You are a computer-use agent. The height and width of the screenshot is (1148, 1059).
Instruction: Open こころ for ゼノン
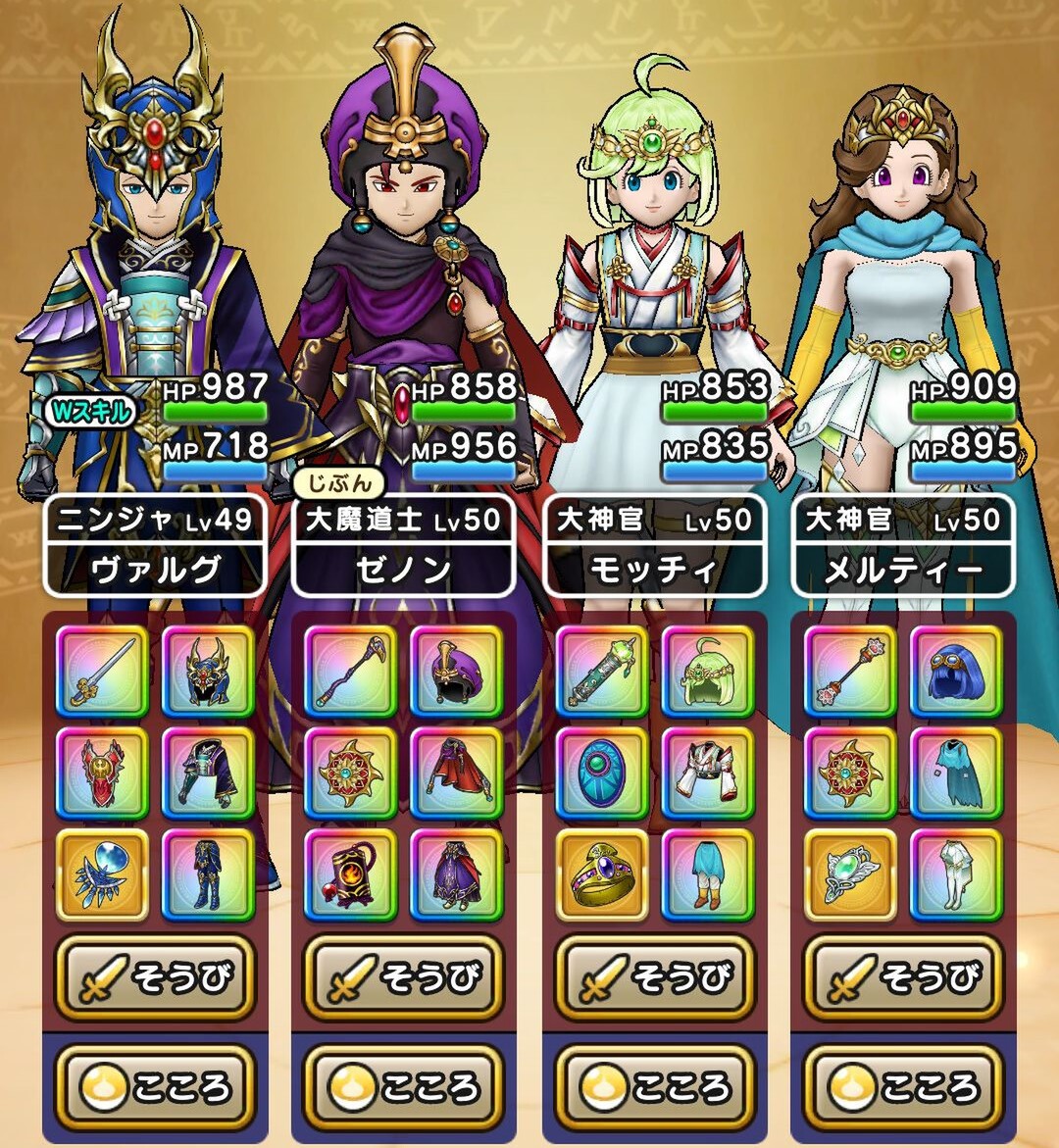pos(403,1086)
